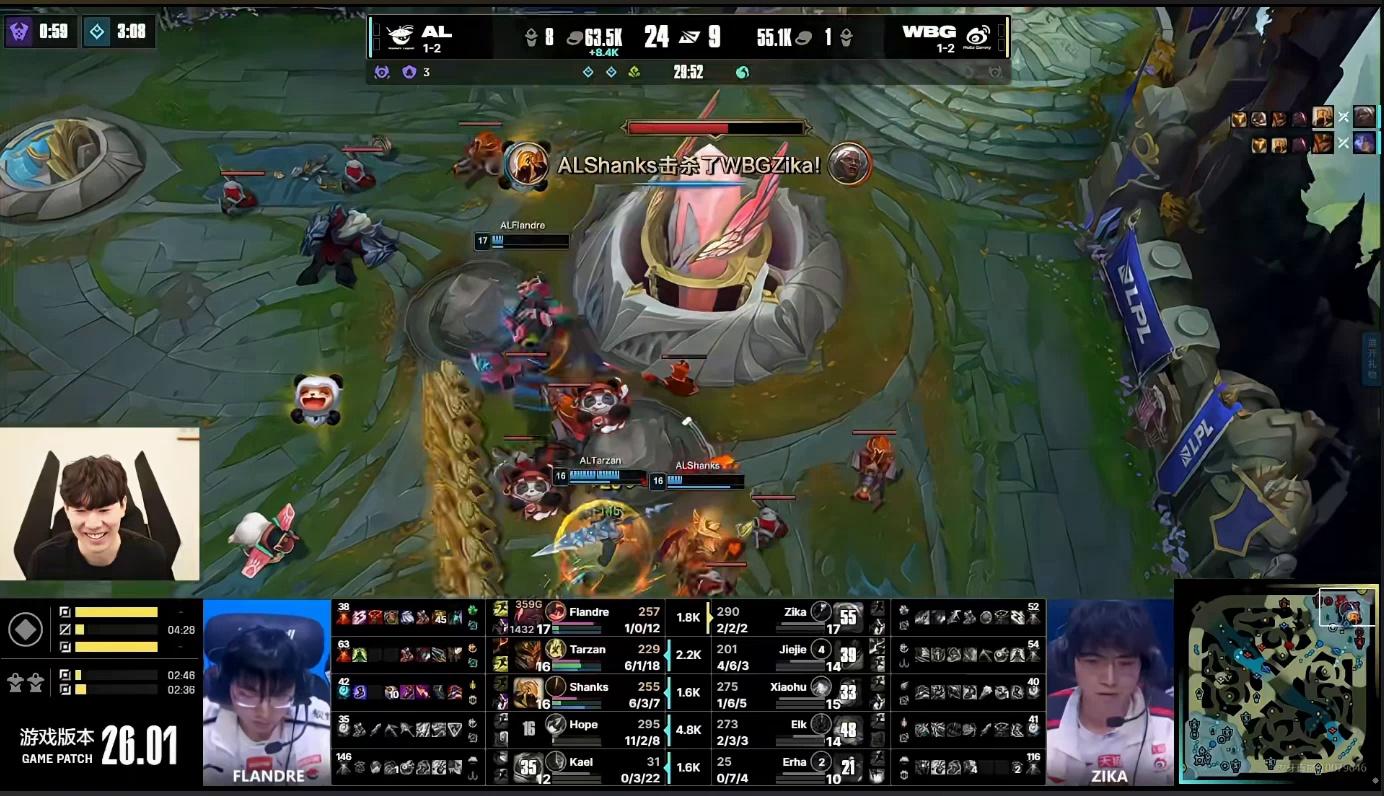The height and width of the screenshot is (796, 1384).
Task: Open the ZIKA player camera feed
Action: pyautogui.click(x=1109, y=690)
